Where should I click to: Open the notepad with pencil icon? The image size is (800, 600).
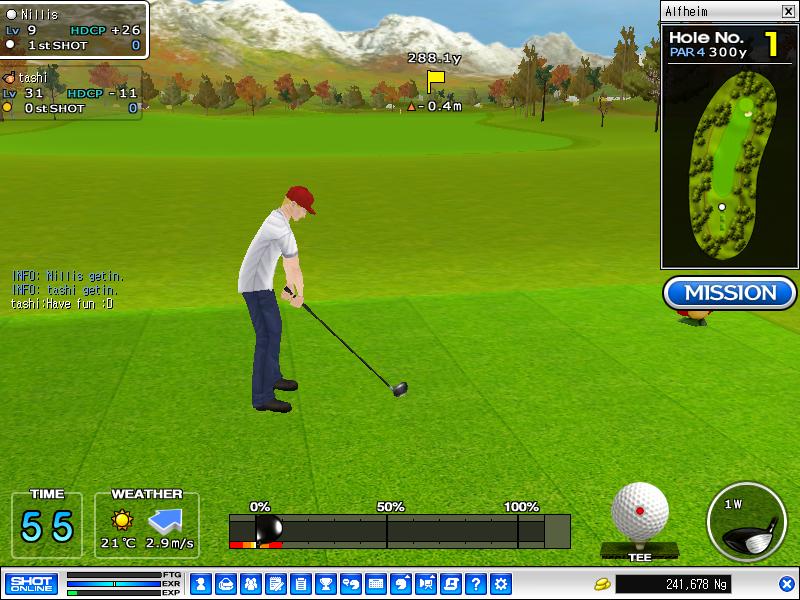click(275, 584)
